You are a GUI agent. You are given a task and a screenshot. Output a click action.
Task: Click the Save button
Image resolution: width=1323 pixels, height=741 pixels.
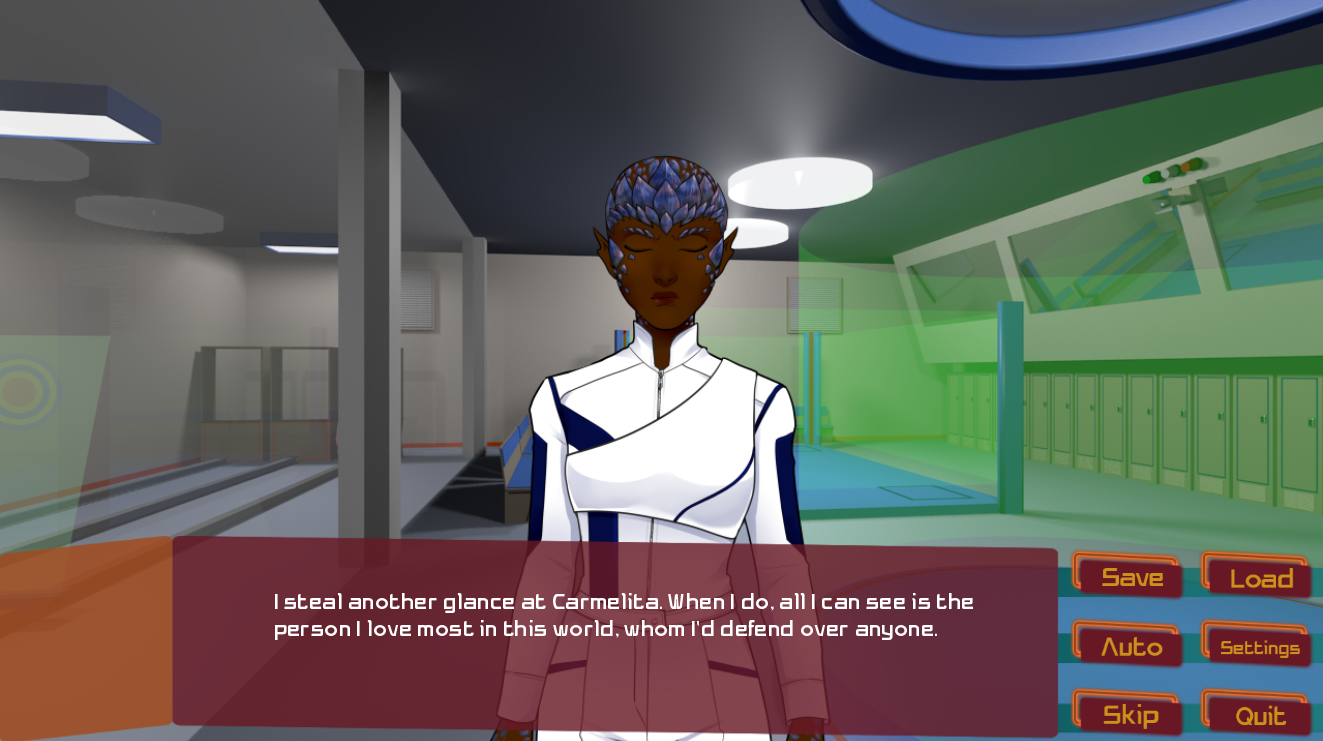[x=1130, y=577]
